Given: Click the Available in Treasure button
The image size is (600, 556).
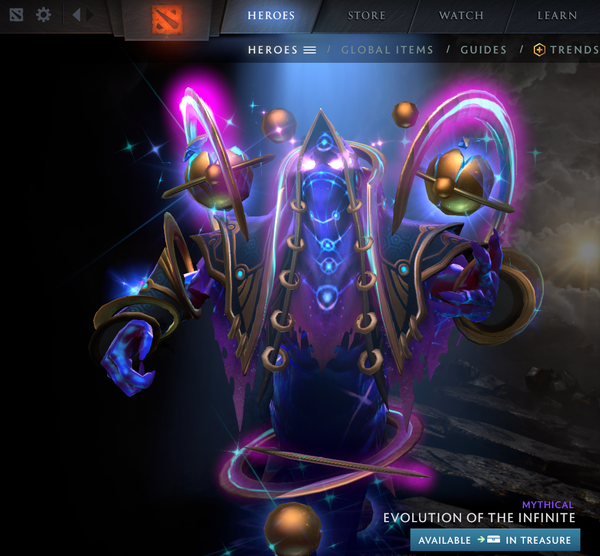Looking at the screenshot, I should [x=495, y=540].
